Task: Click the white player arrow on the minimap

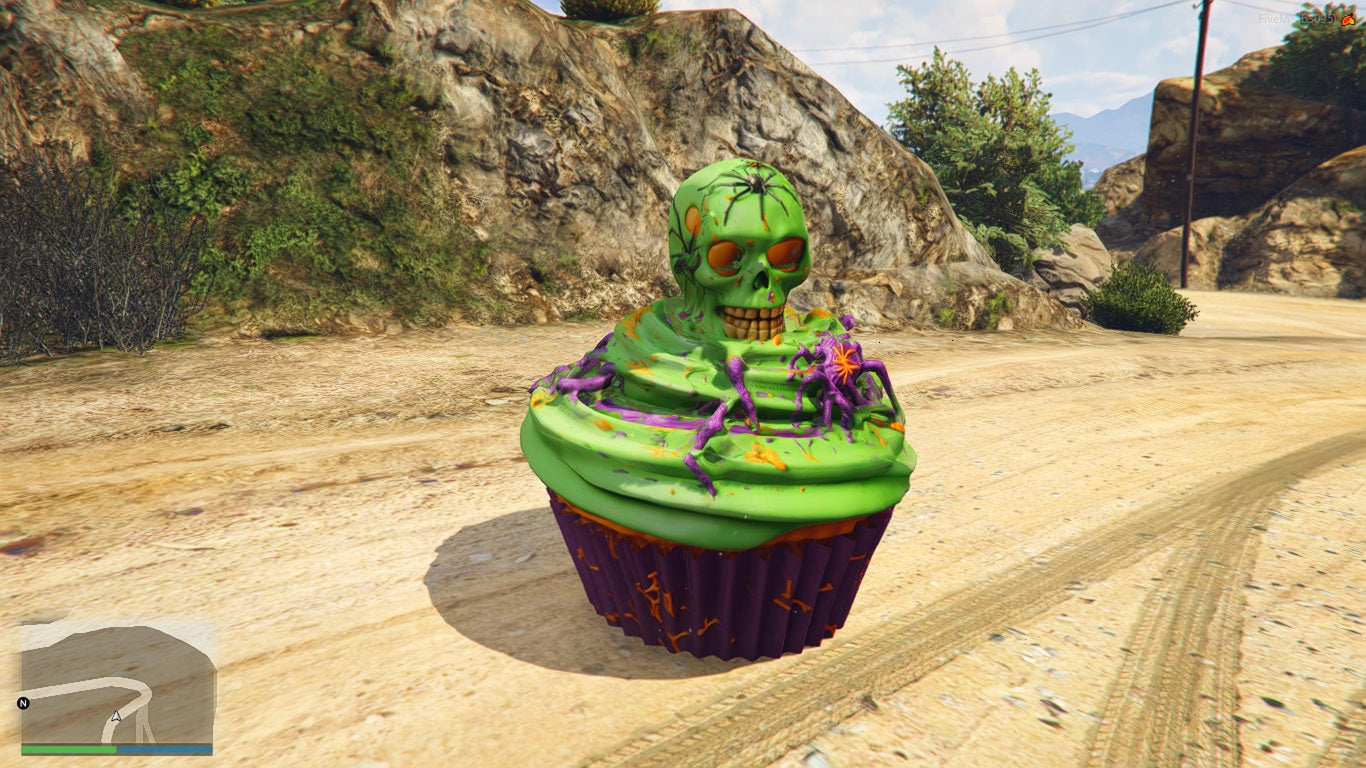Action: click(x=116, y=716)
